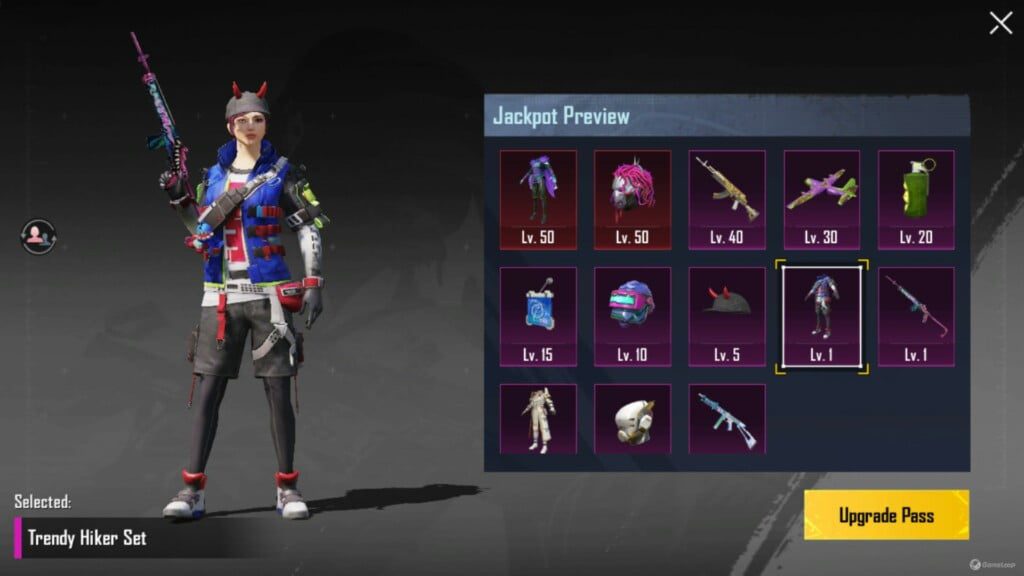1024x576 pixels.
Task: Choose the Lv. 1 pink rifle skin
Action: point(916,316)
